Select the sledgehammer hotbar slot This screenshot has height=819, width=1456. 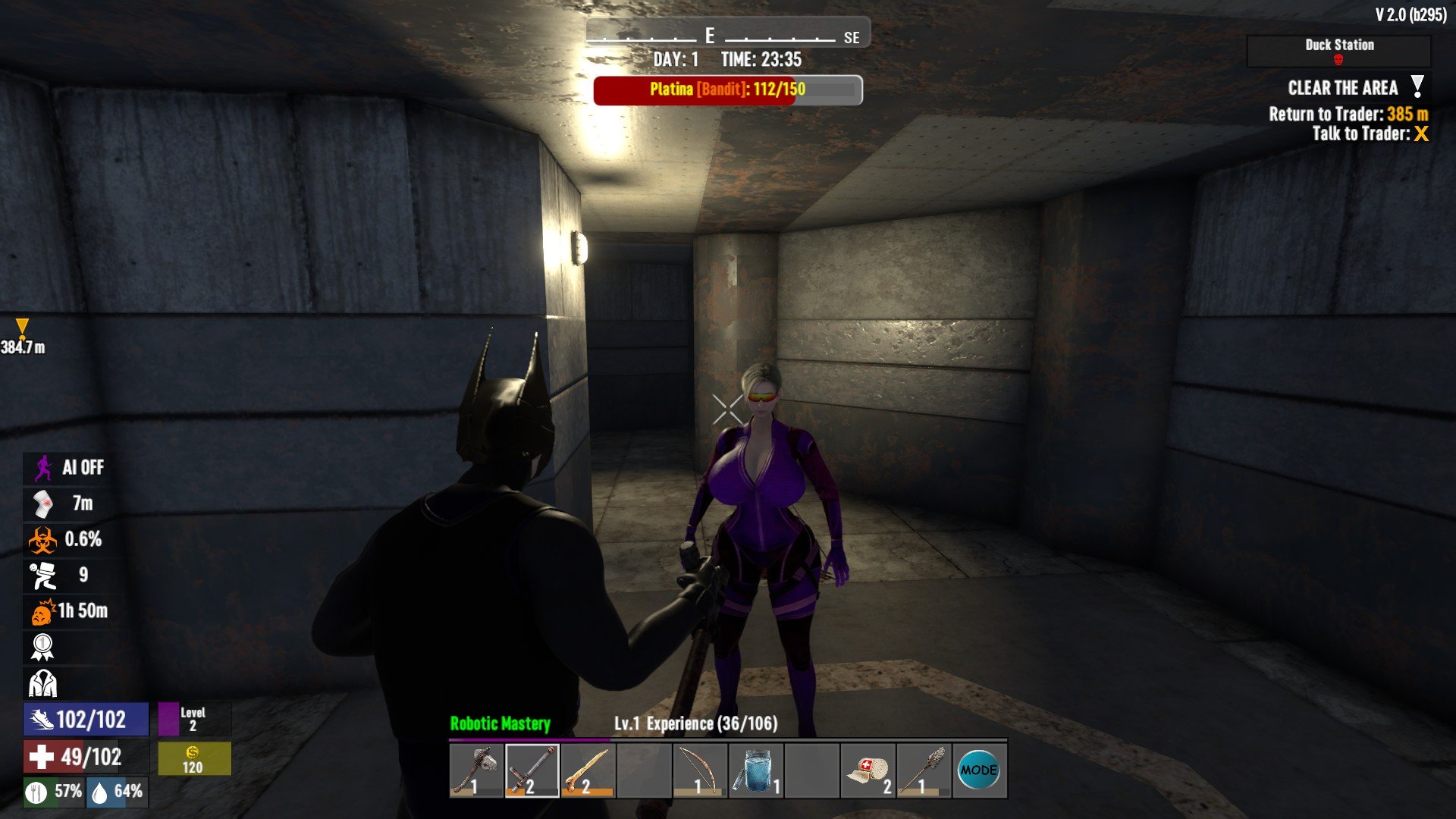[x=532, y=770]
